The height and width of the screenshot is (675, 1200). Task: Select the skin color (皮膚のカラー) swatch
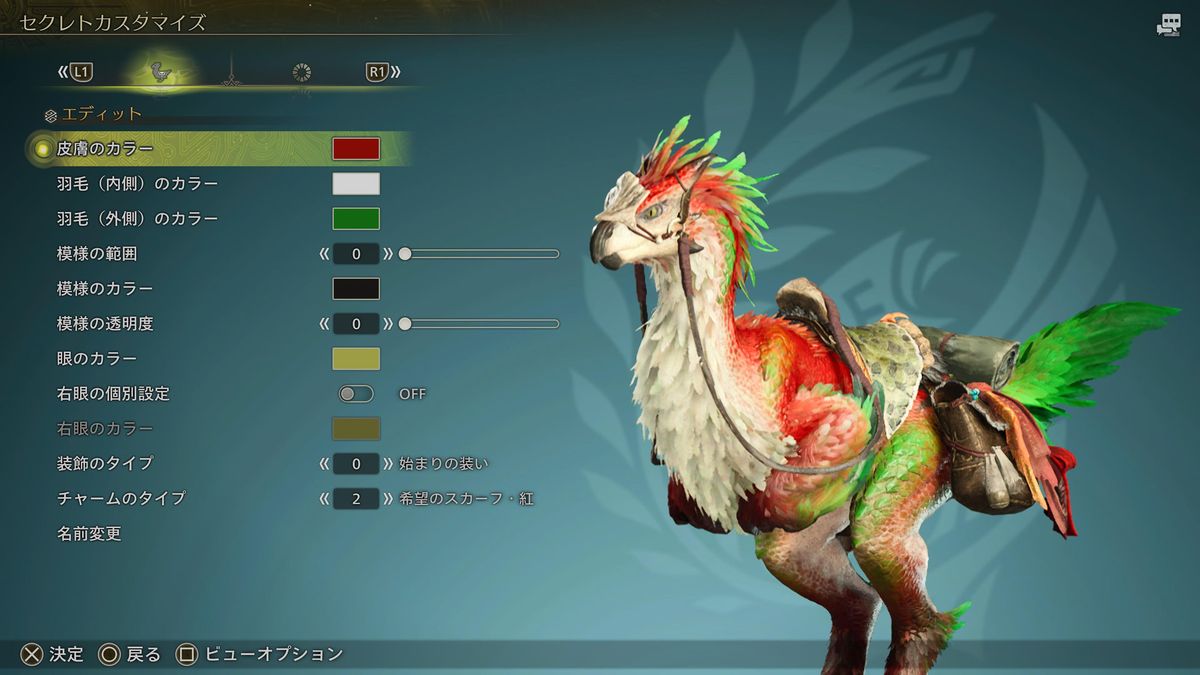pyautogui.click(x=356, y=149)
